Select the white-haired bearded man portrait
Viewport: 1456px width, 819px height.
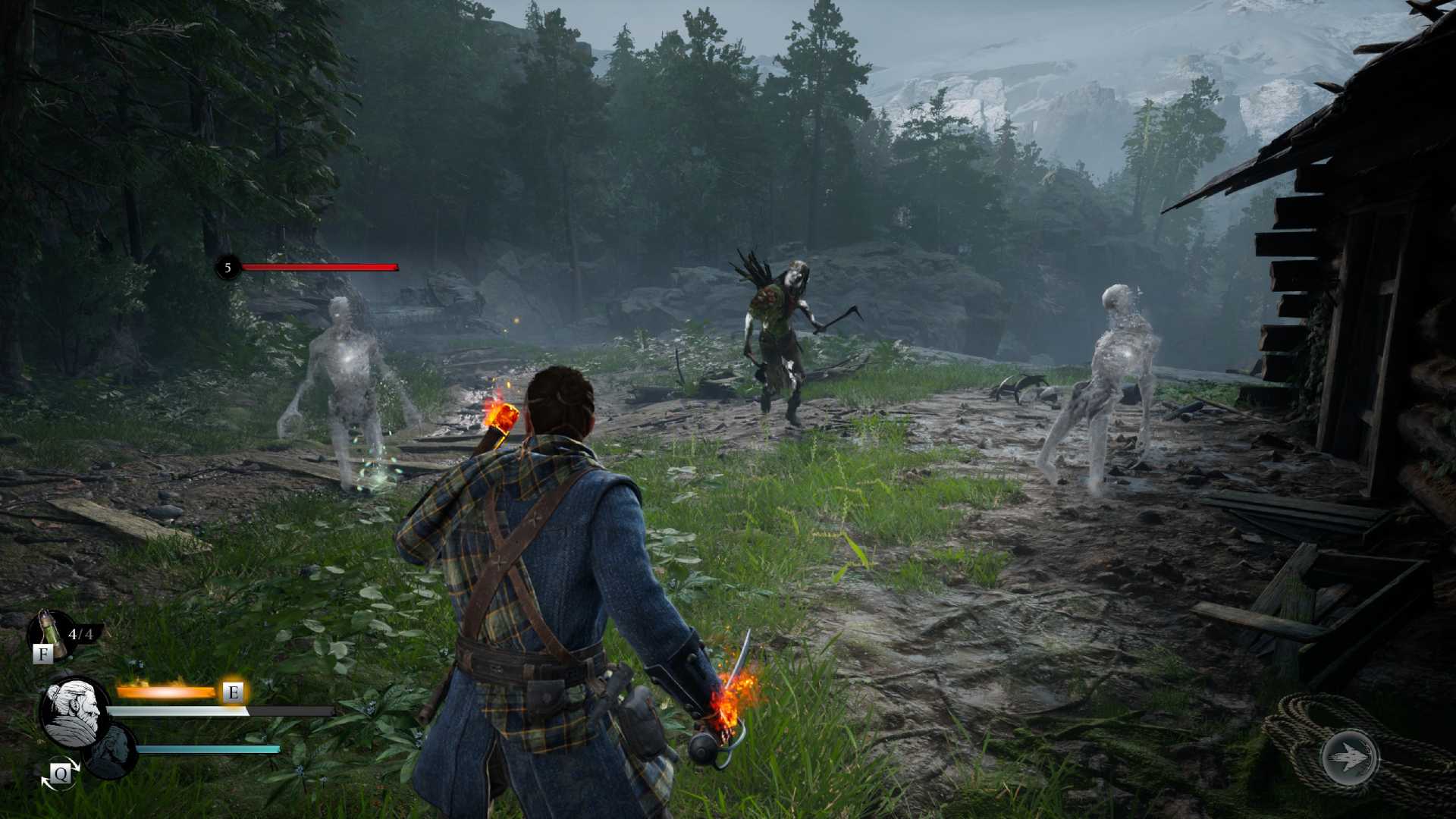pos(75,711)
